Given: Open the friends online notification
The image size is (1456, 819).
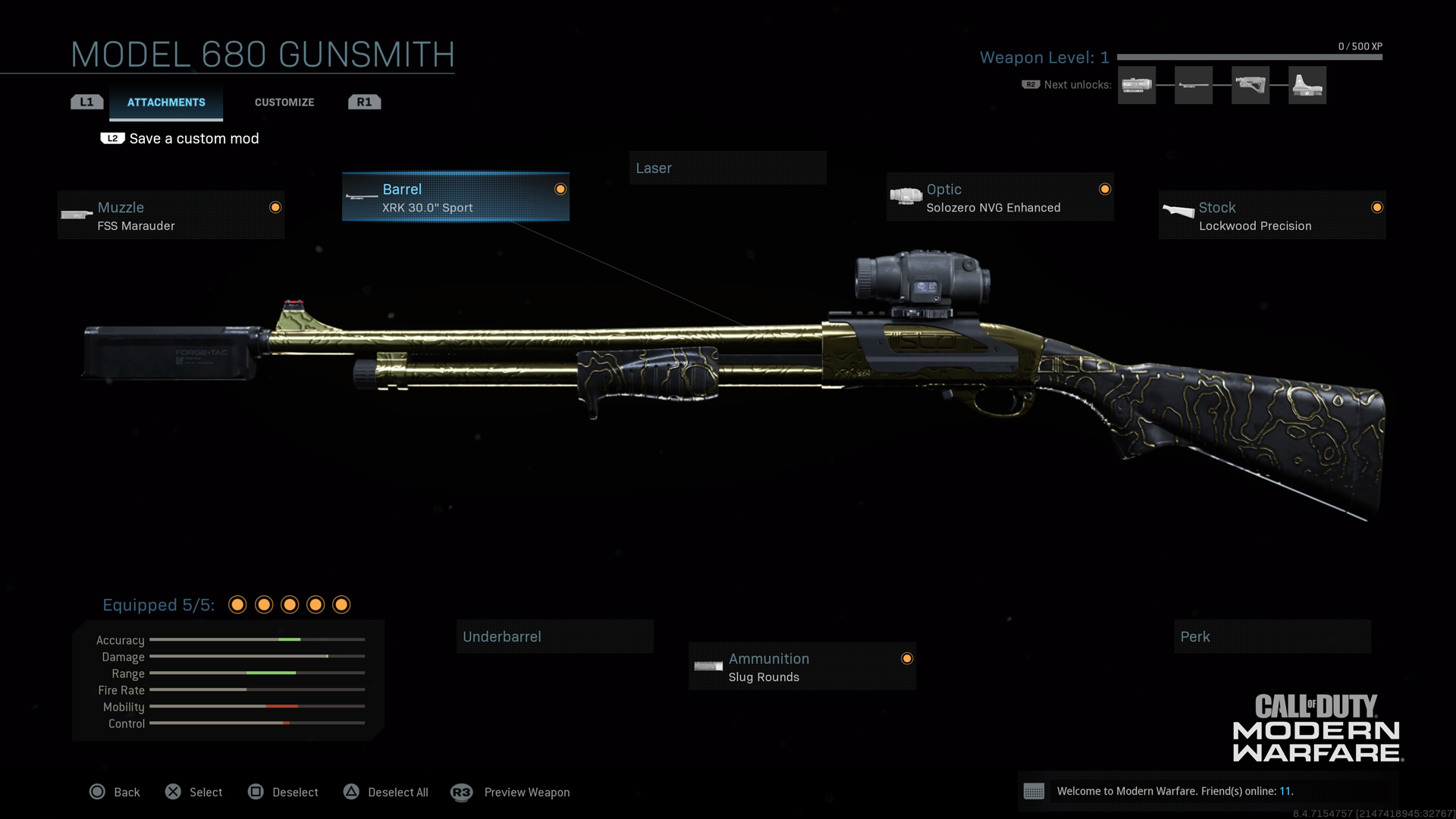Looking at the screenshot, I should pyautogui.click(x=1174, y=792).
